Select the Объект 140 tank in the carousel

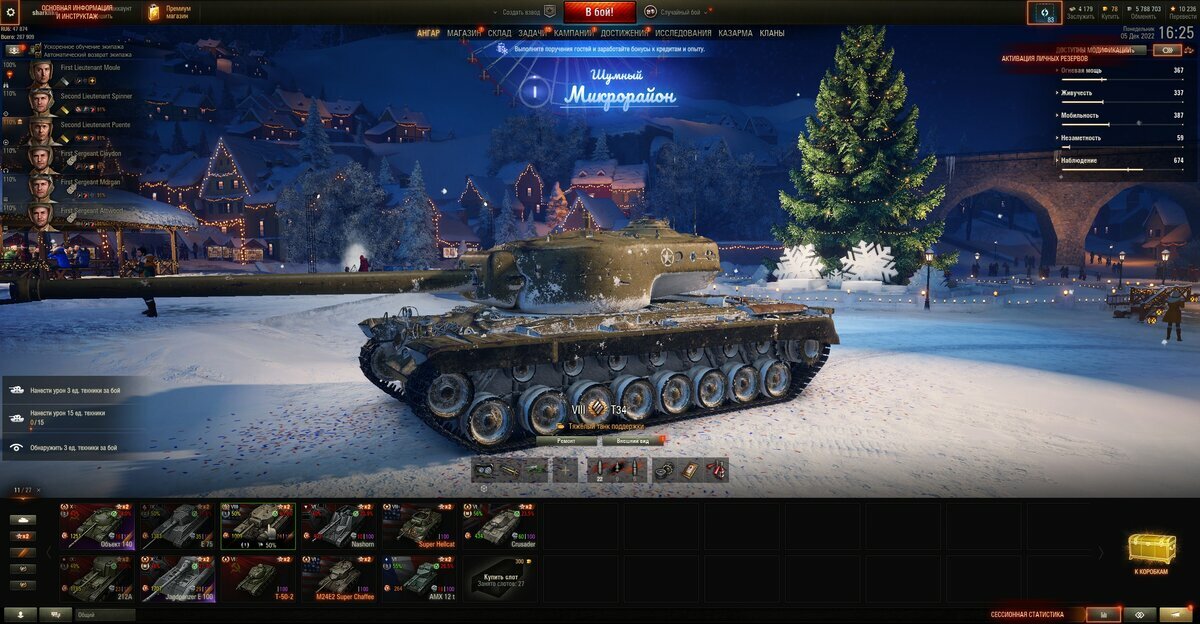97,525
